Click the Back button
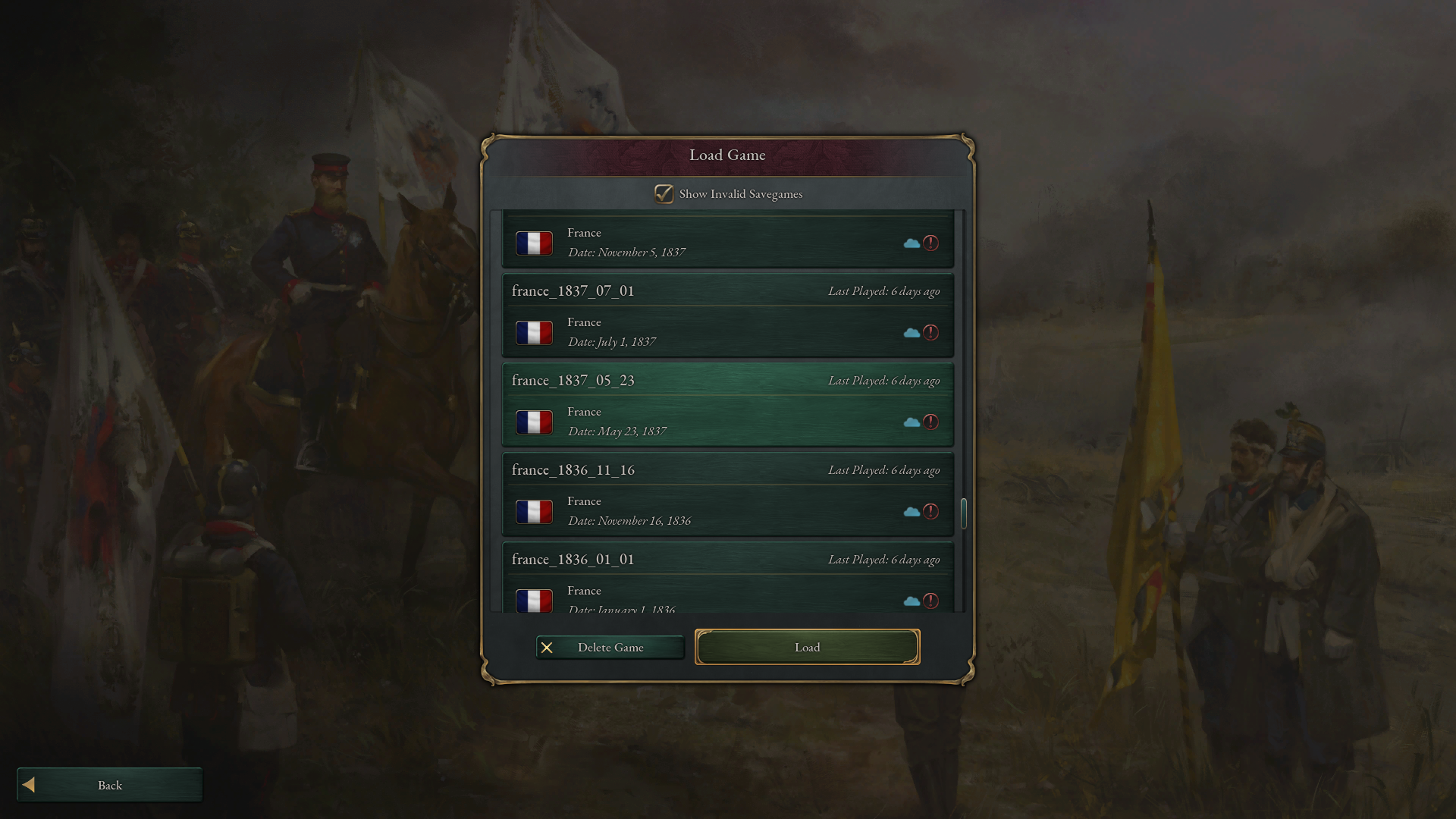This screenshot has width=1456, height=819. coord(109,785)
